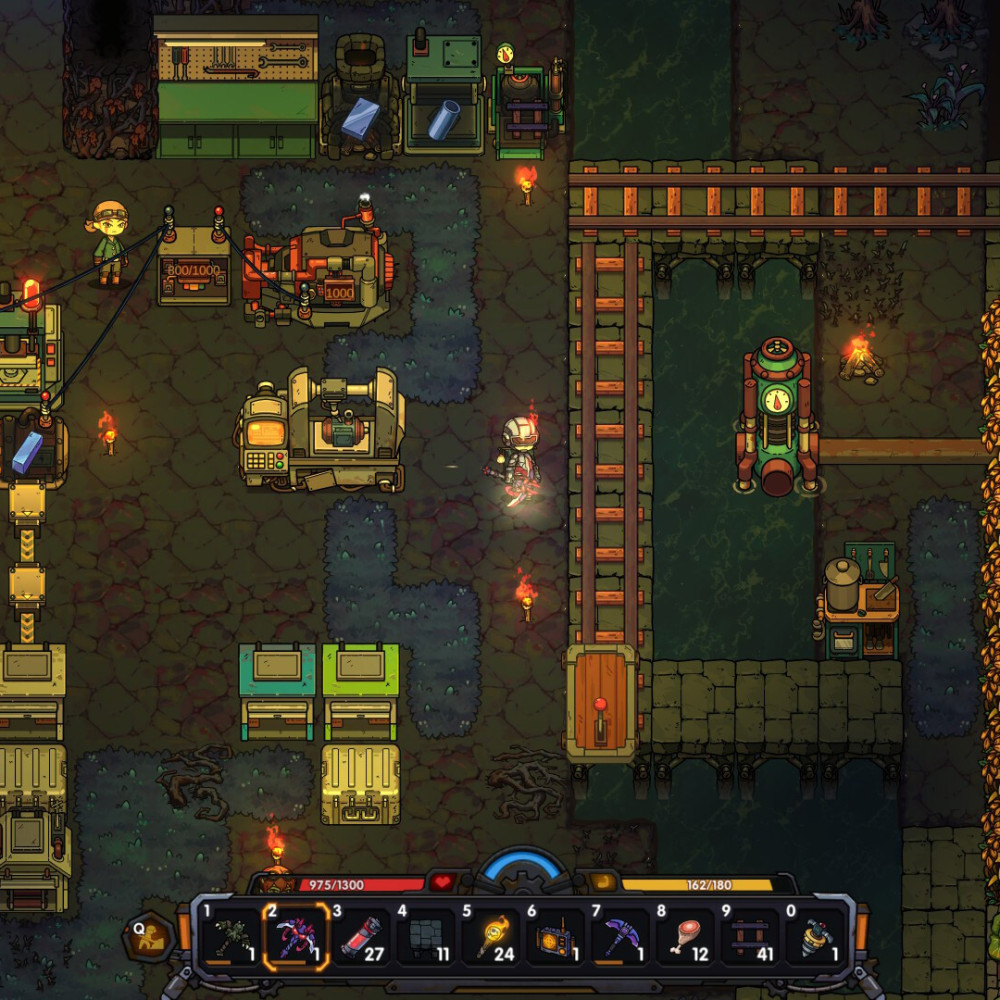
Task: Equip the purple pickaxe from the hotbar
Action: pos(620,937)
